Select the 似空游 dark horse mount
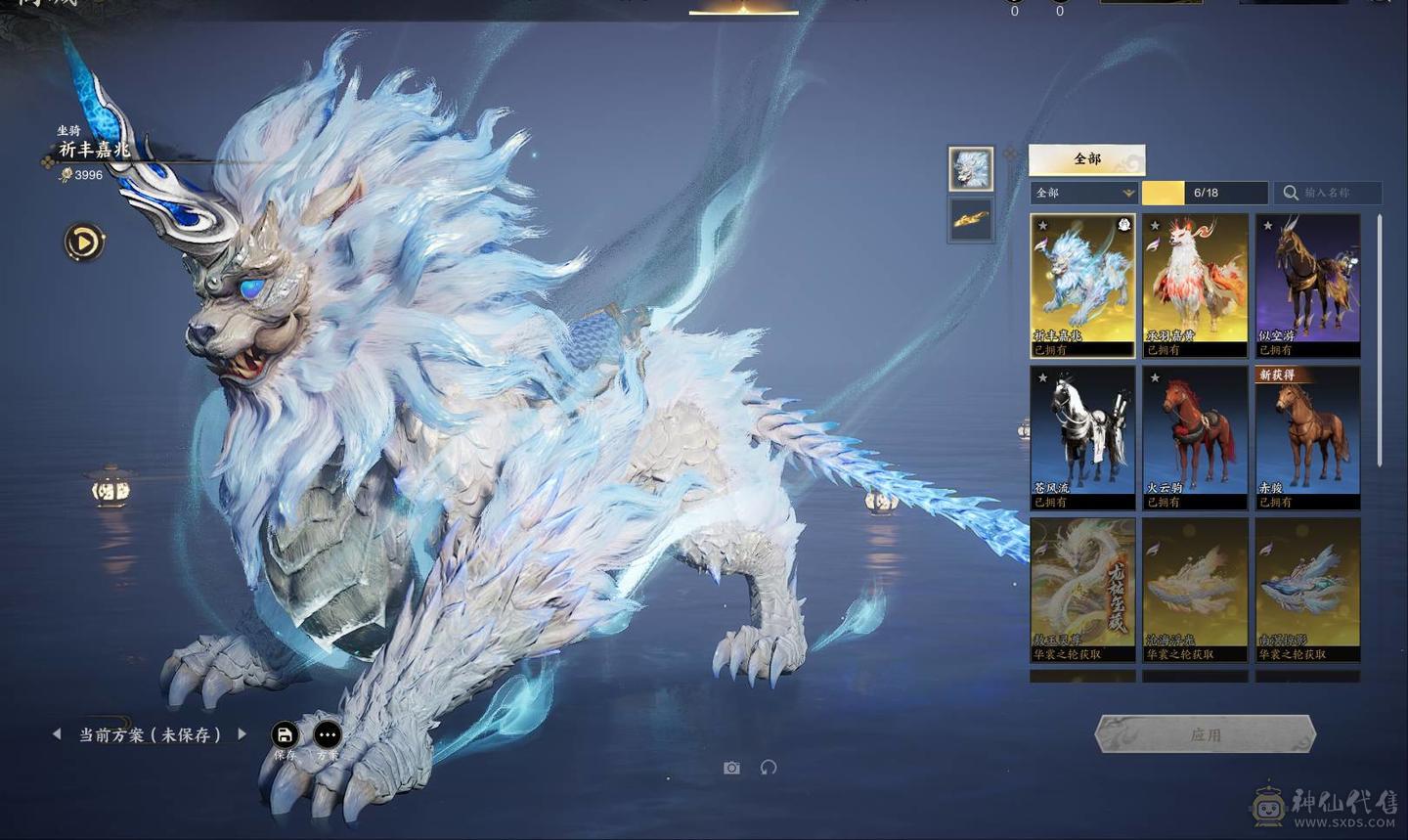The width and height of the screenshot is (1408, 840). click(x=1307, y=285)
